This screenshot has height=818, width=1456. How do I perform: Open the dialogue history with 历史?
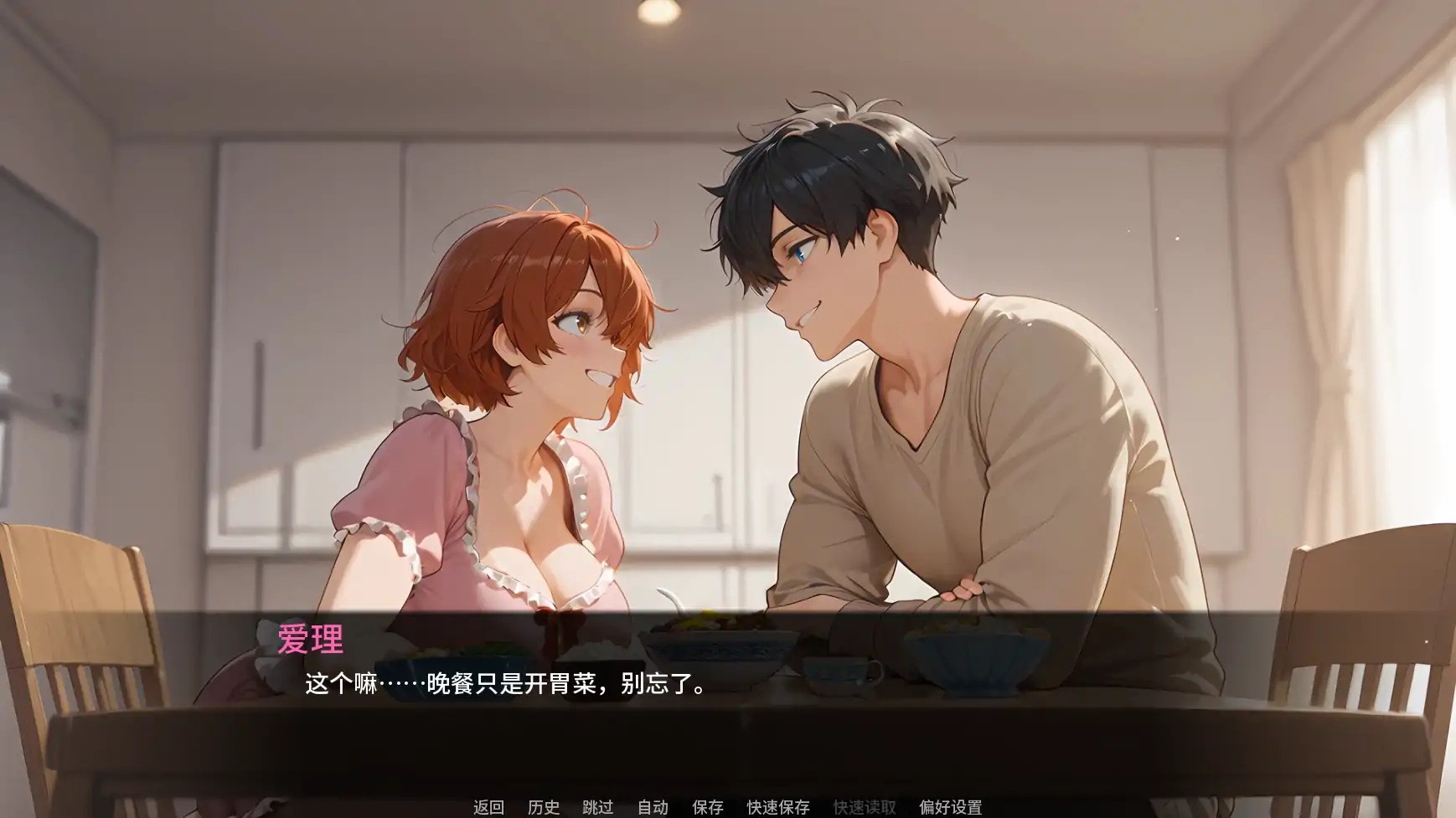pos(545,808)
